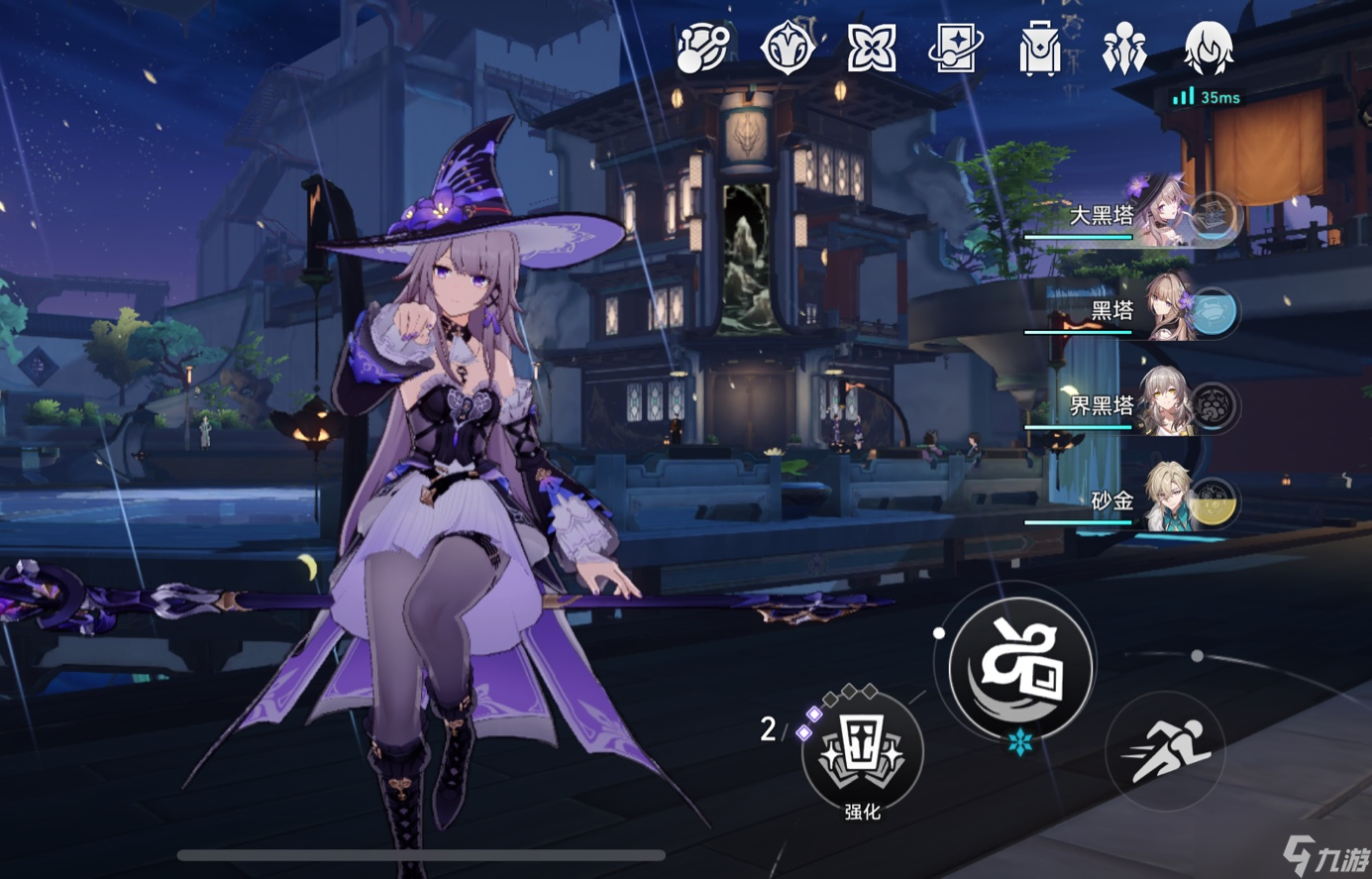Image resolution: width=1372 pixels, height=879 pixels.
Task: Tap the sprint icon
Action: (1167, 751)
